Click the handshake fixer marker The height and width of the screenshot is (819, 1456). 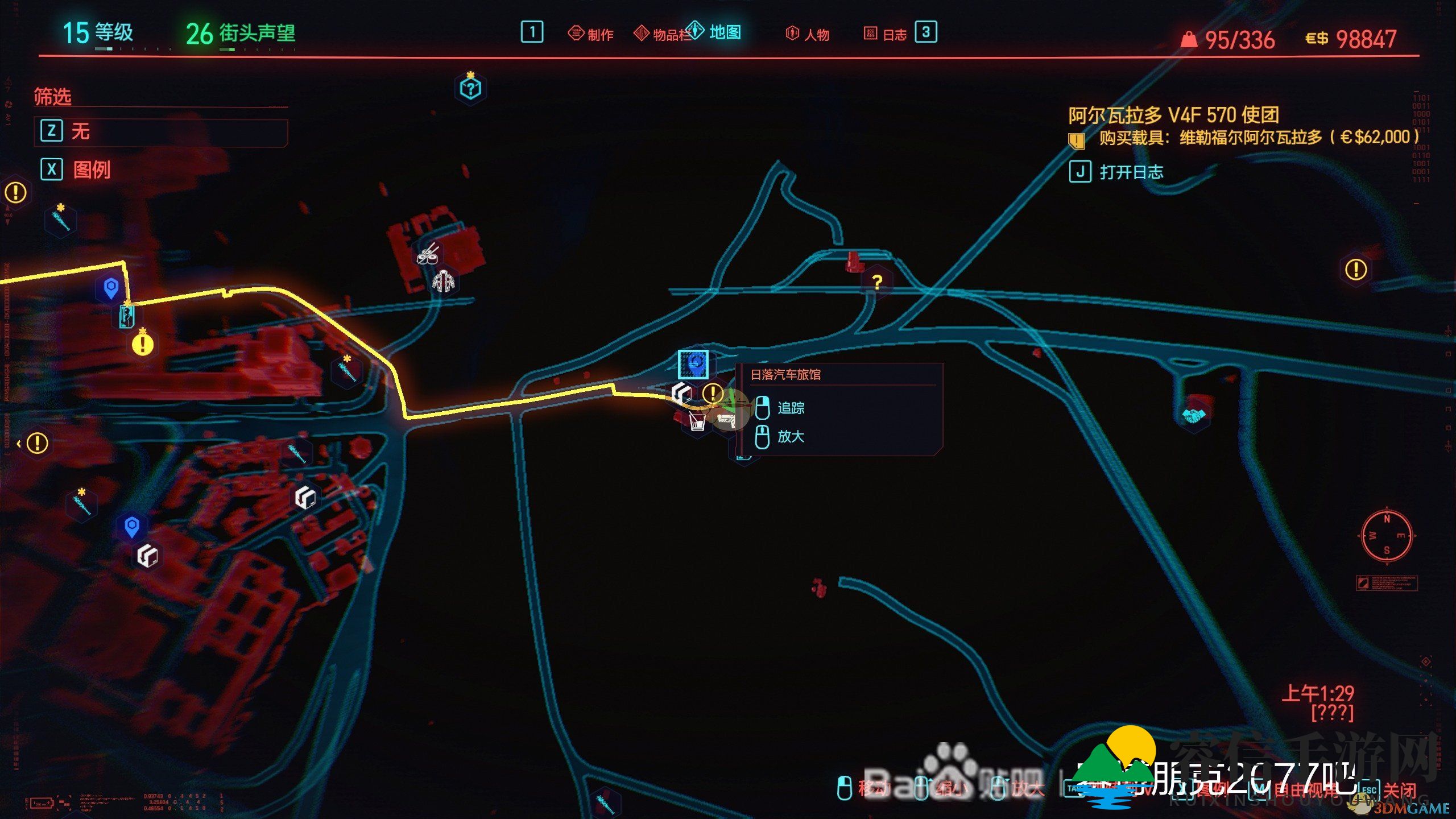coord(1194,416)
